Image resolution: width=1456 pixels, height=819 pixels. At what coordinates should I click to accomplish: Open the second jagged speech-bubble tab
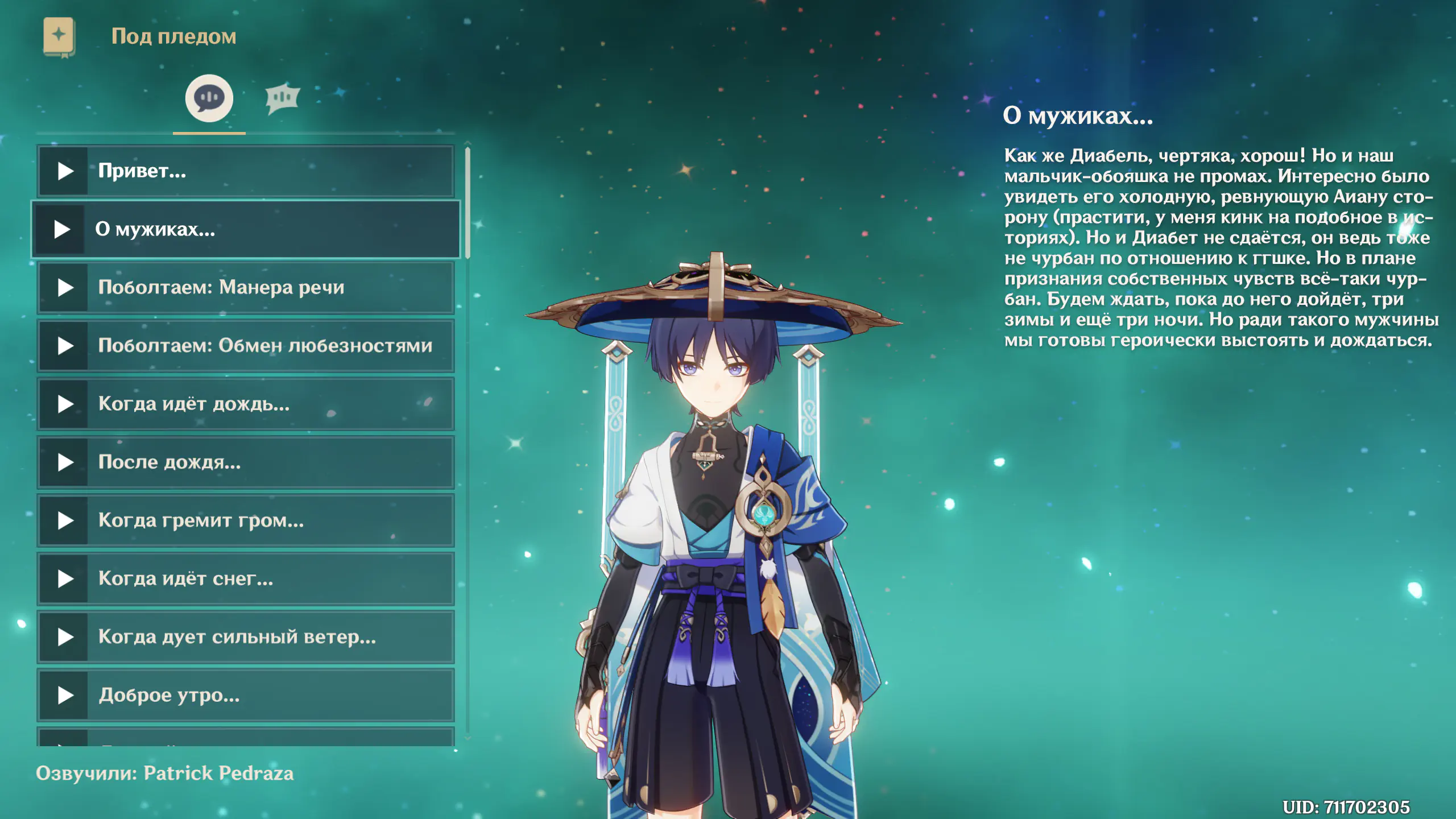click(x=282, y=98)
